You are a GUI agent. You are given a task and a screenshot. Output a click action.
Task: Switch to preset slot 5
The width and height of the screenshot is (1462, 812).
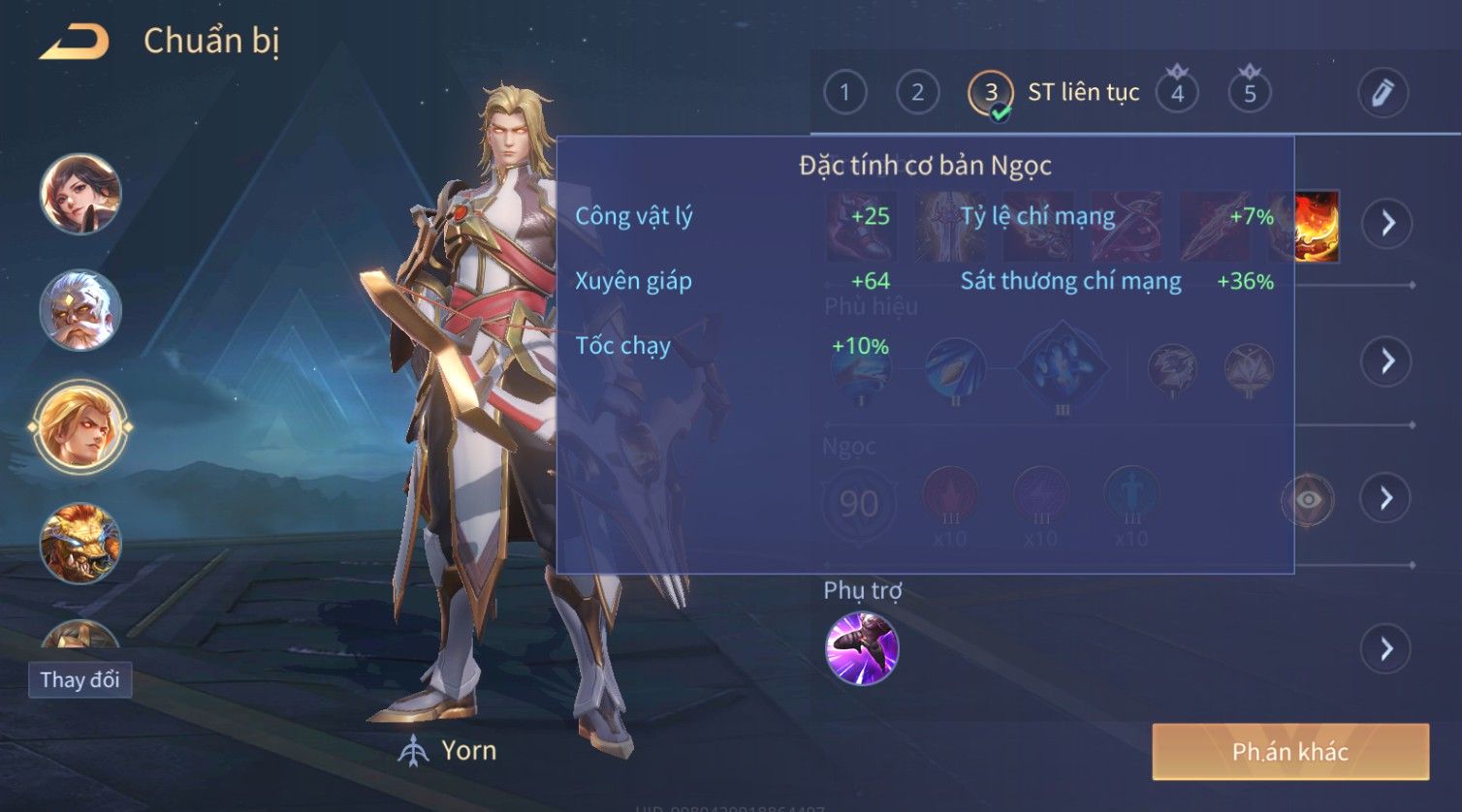(1250, 94)
